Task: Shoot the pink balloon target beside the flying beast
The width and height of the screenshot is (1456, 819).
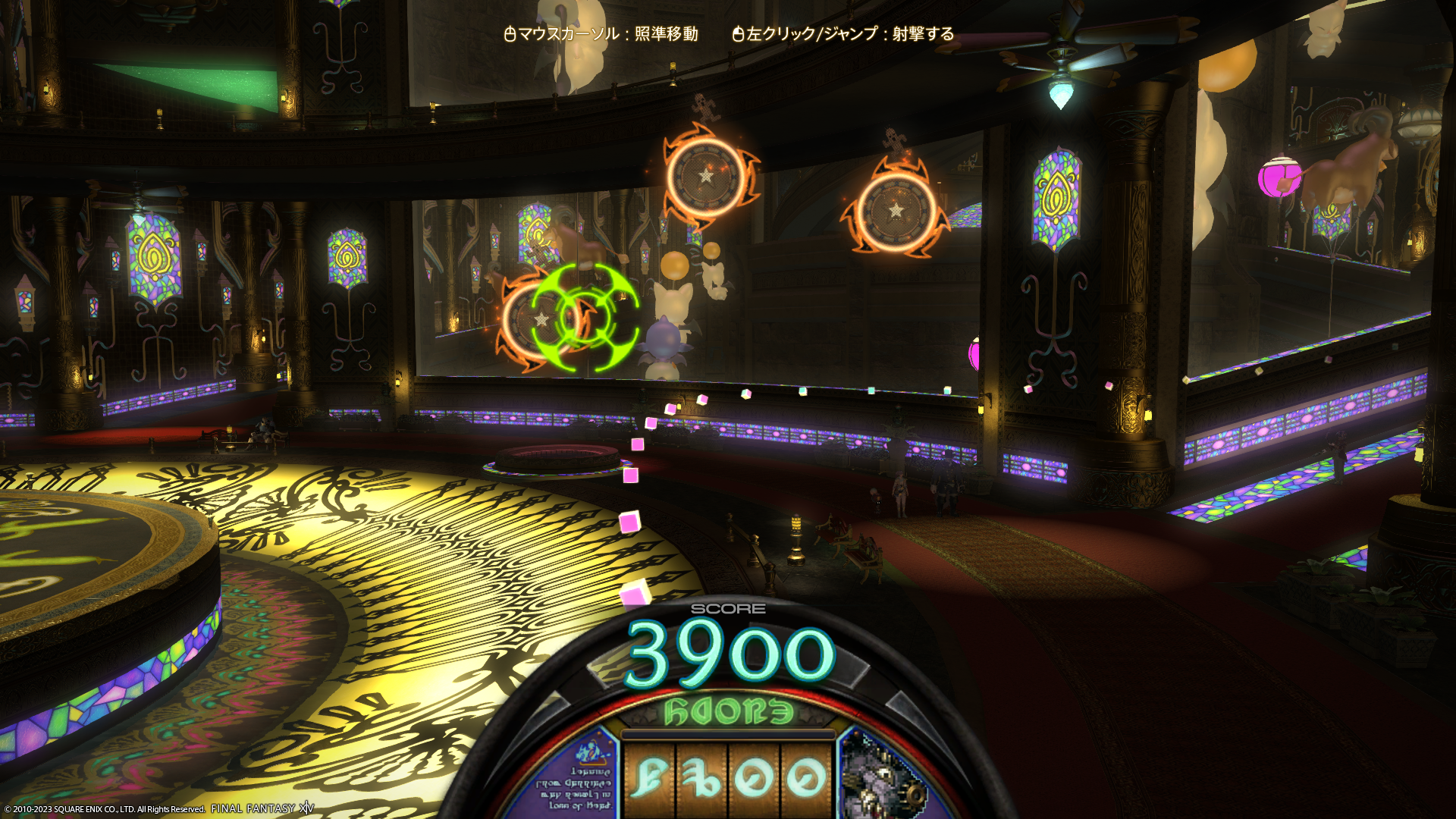Action: [1277, 179]
